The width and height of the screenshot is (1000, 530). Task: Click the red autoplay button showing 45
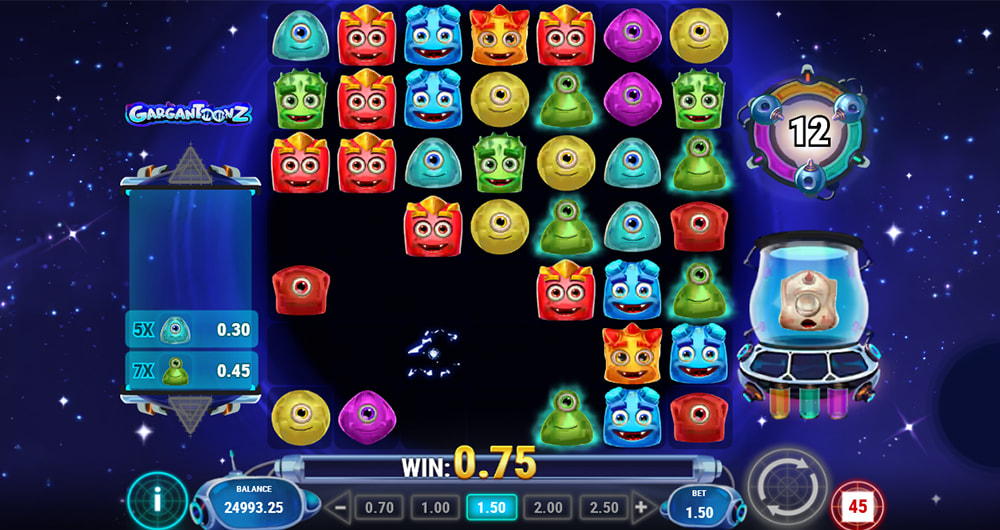coord(856,503)
